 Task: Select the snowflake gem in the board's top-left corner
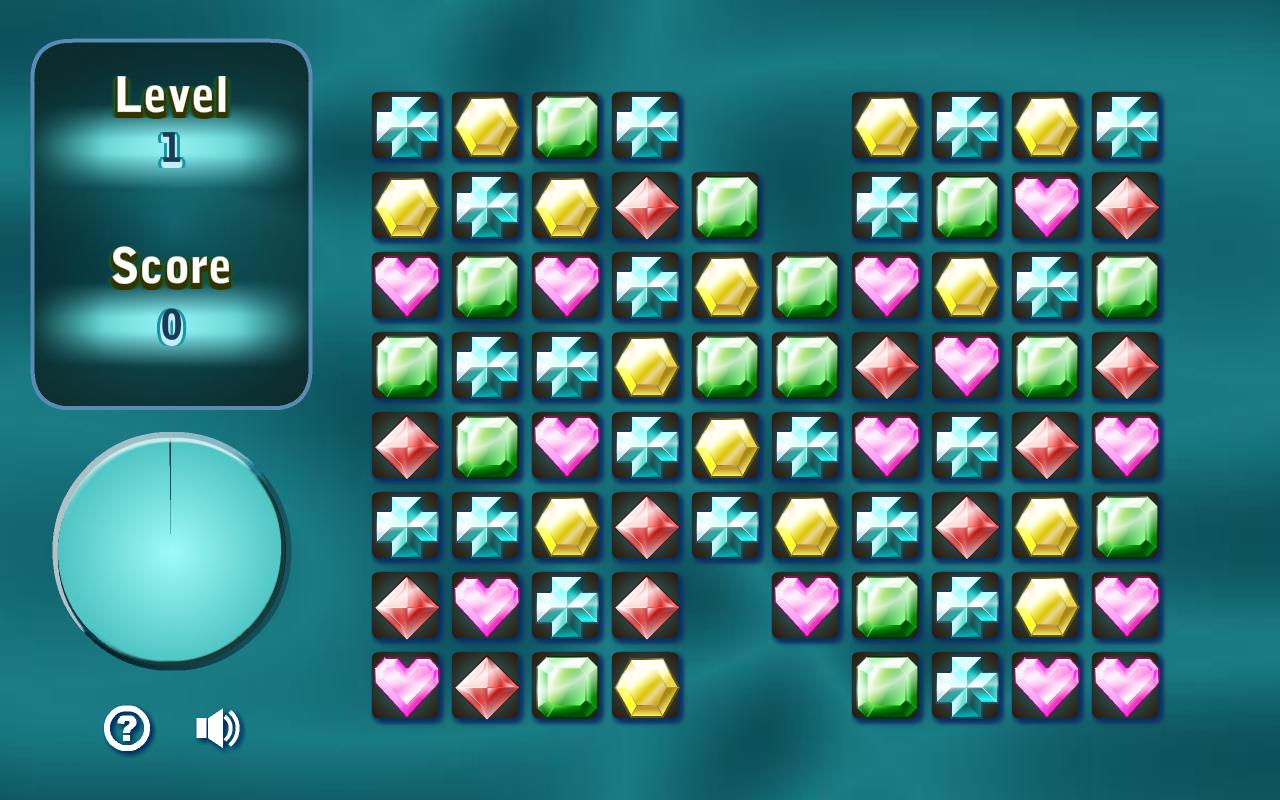pyautogui.click(x=405, y=127)
